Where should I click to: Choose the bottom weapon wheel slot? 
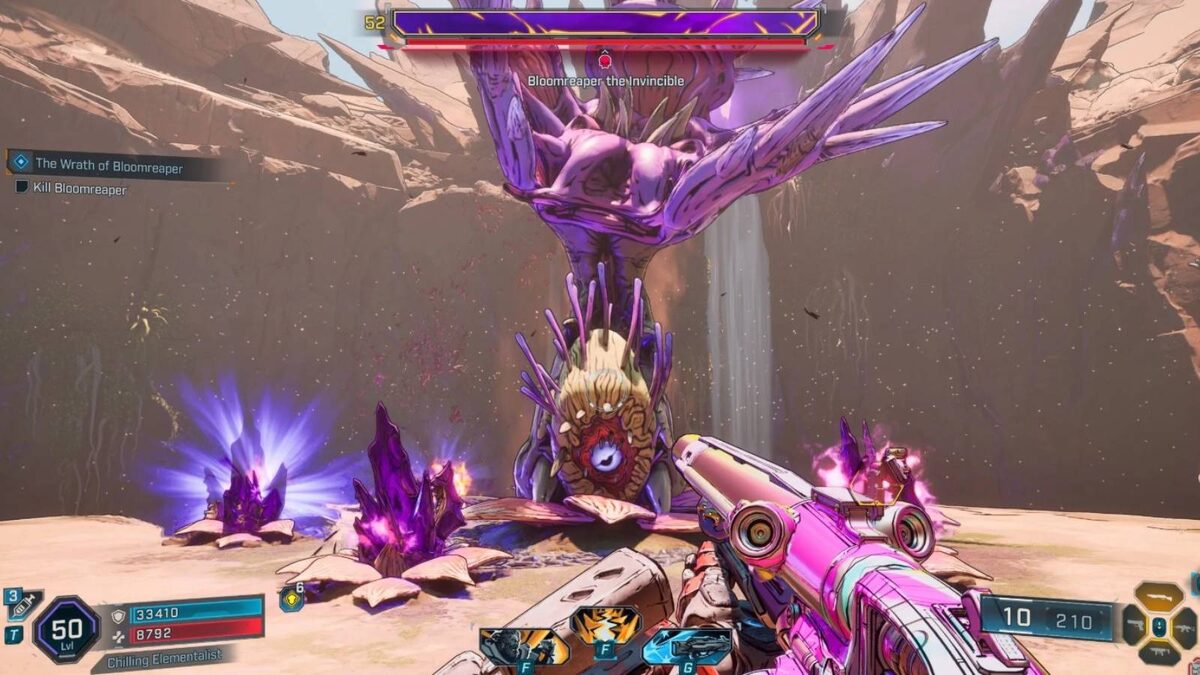point(1159,654)
